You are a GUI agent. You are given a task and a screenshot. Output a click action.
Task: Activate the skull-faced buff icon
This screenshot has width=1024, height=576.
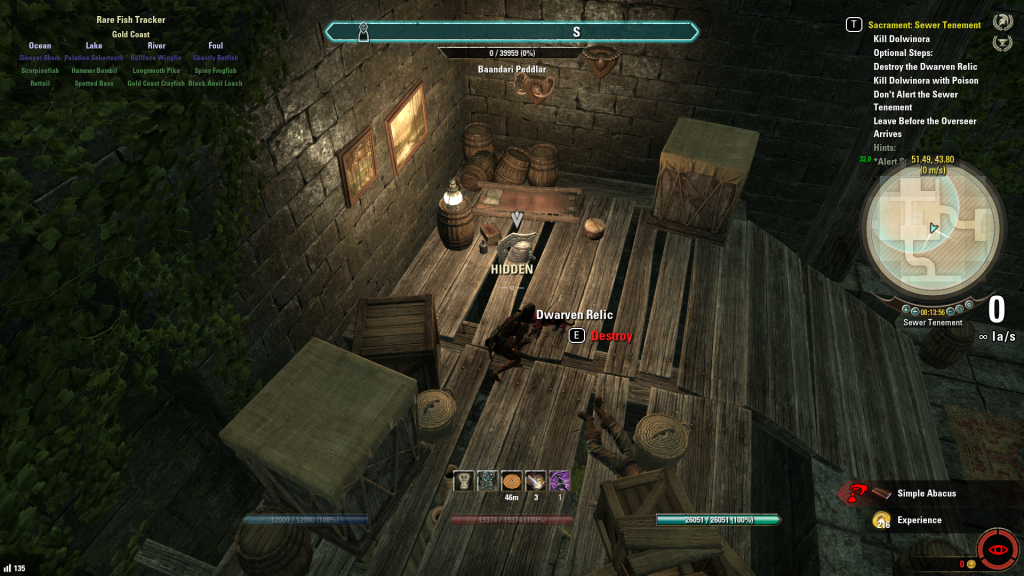pyautogui.click(x=463, y=480)
